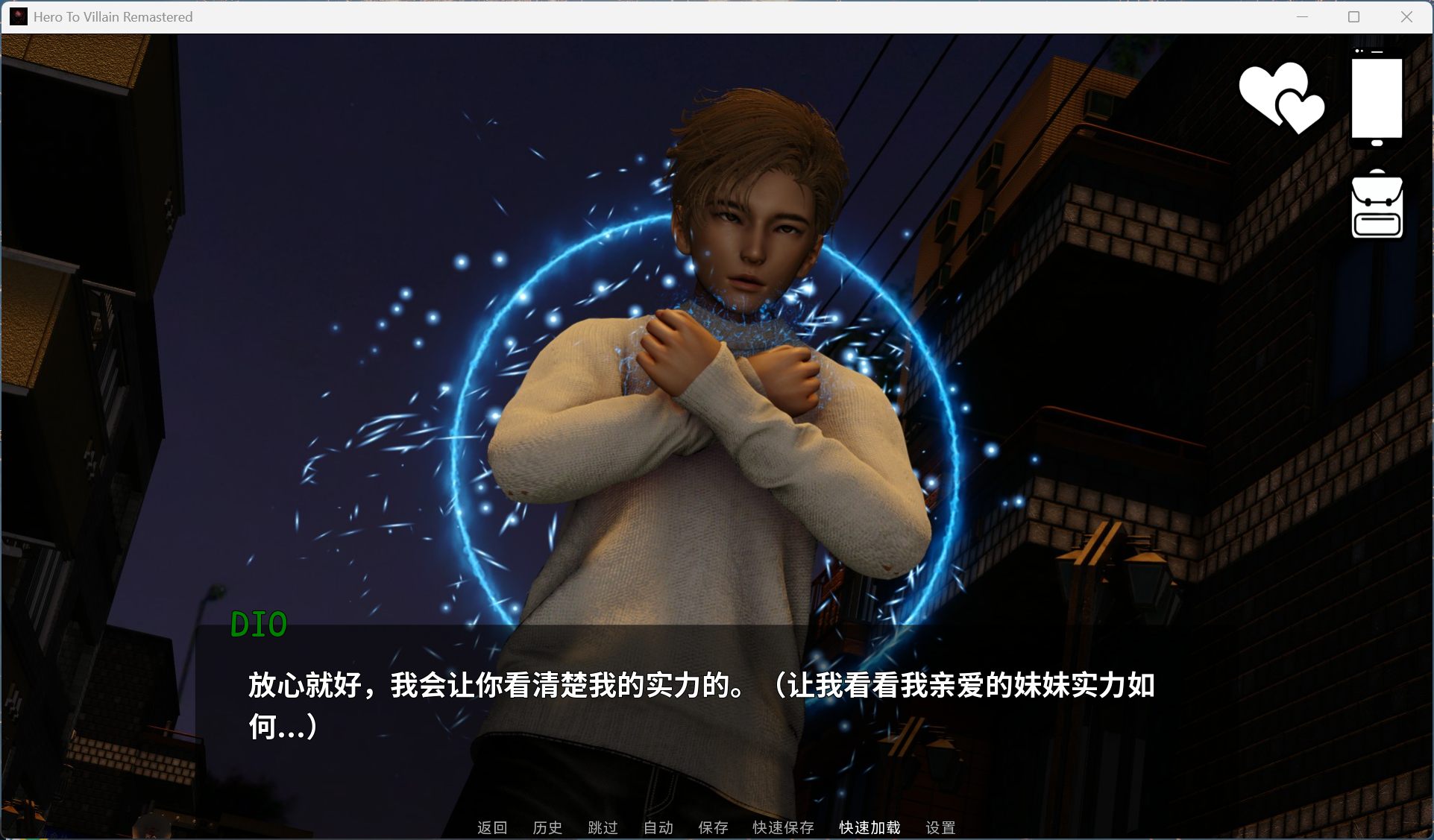1434x840 pixels.
Task: Toggle 自动 auto-play mode
Action: pyautogui.click(x=657, y=827)
